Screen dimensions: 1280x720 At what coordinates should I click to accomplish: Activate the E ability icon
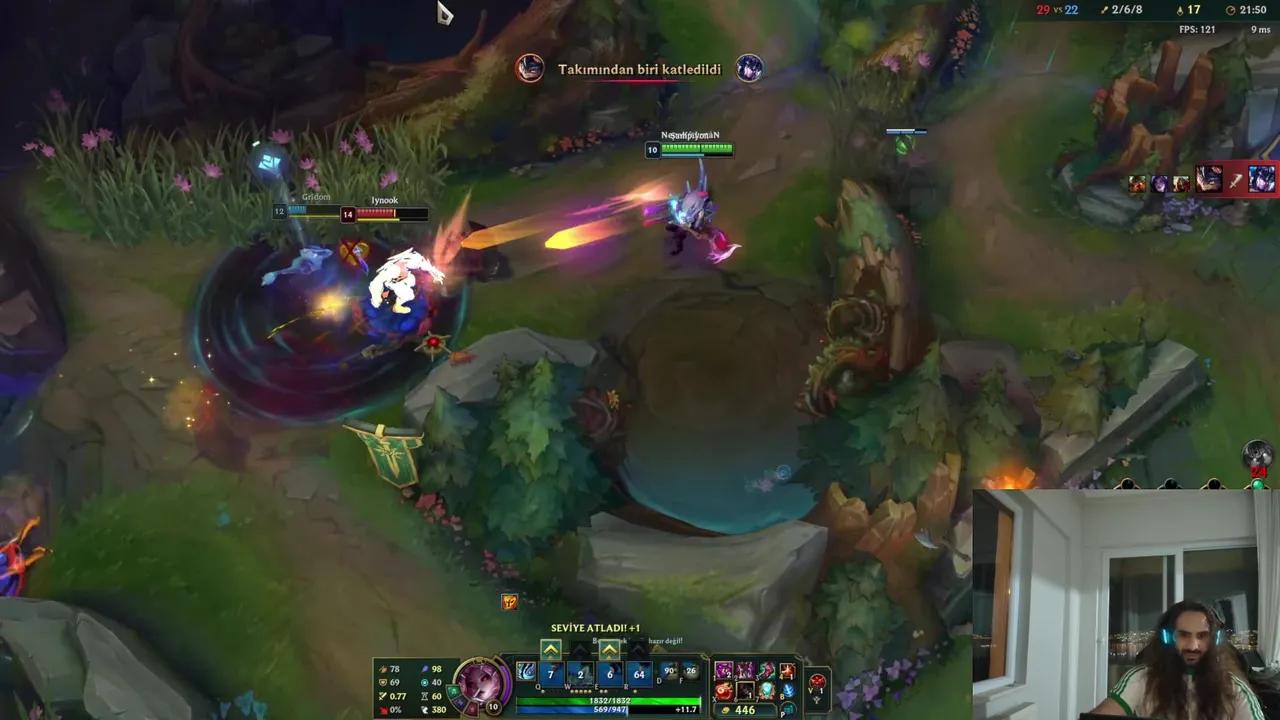pos(608,675)
